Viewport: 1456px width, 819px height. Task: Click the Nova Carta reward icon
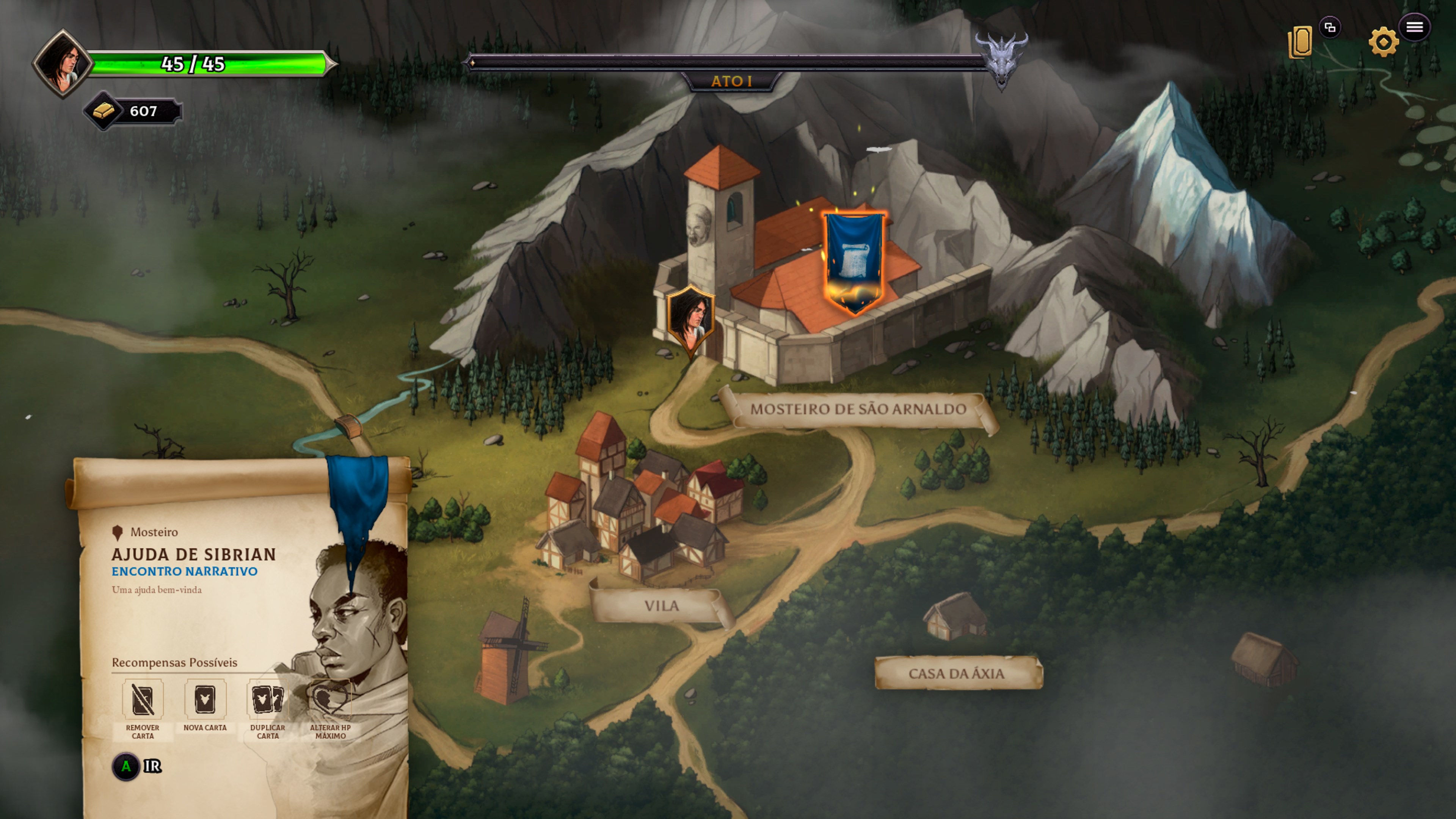pos(205,700)
